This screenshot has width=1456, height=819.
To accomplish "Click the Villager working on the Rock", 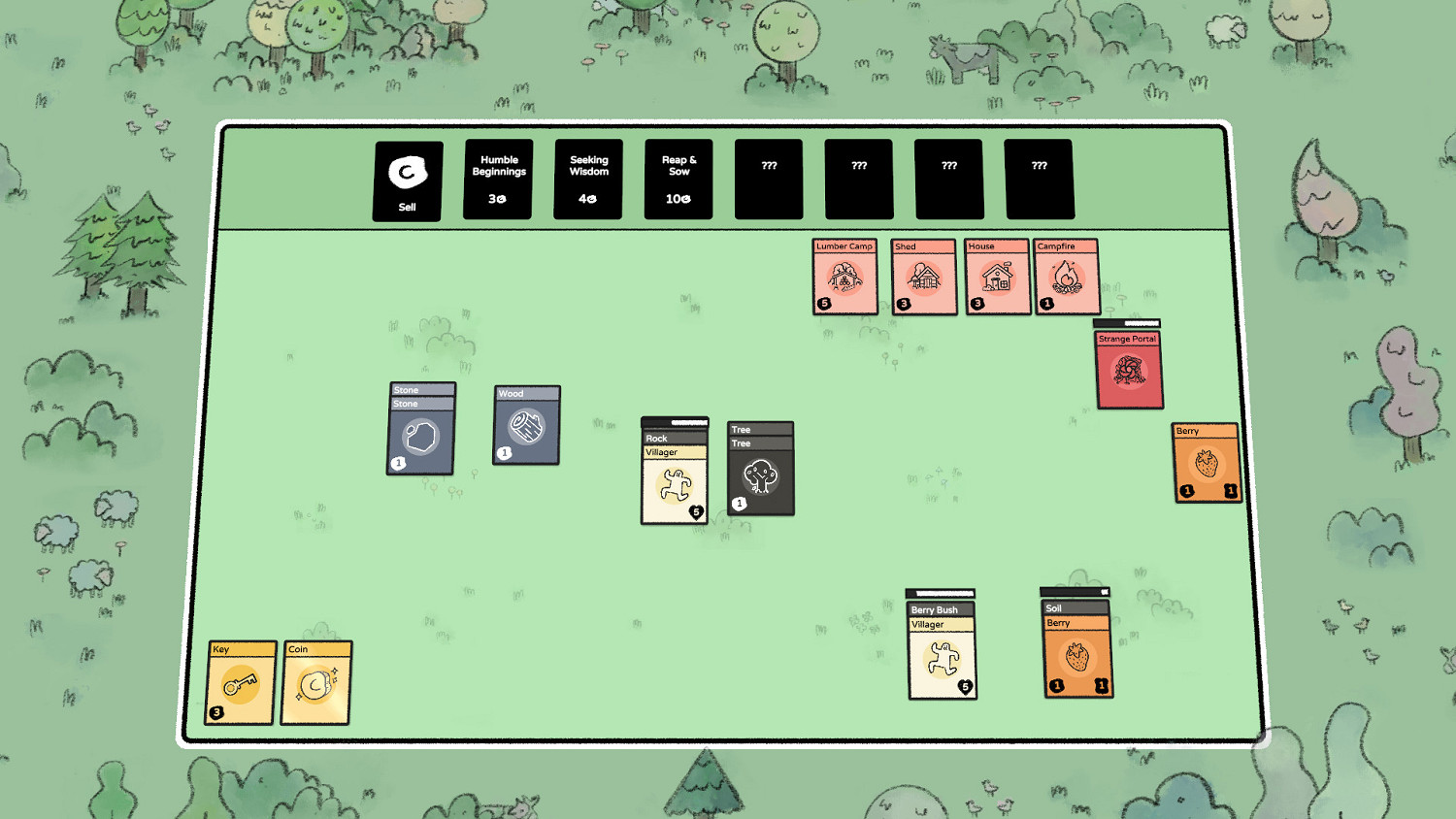I will pyautogui.click(x=674, y=481).
